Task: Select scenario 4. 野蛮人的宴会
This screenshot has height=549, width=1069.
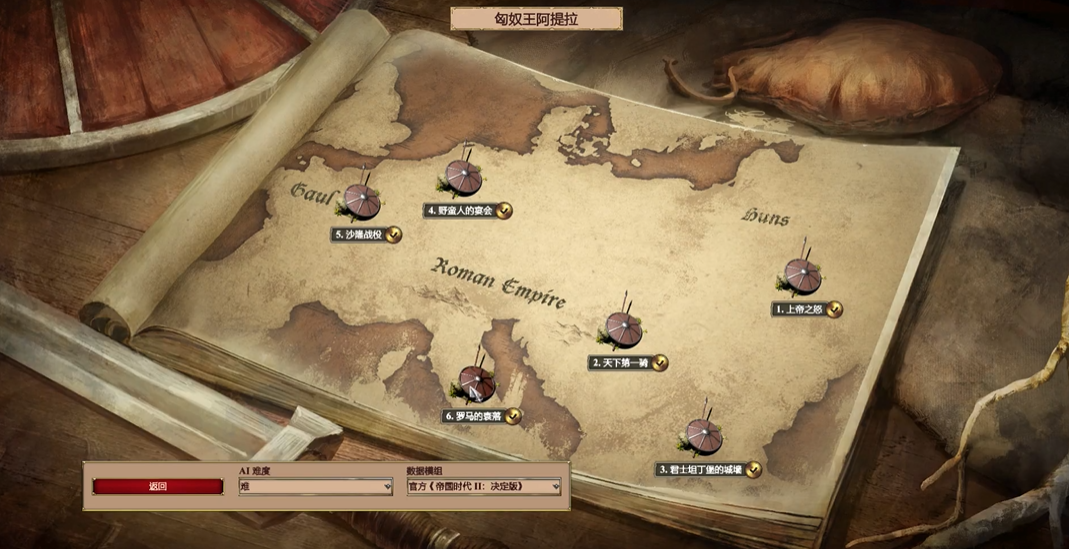Action: point(461,181)
